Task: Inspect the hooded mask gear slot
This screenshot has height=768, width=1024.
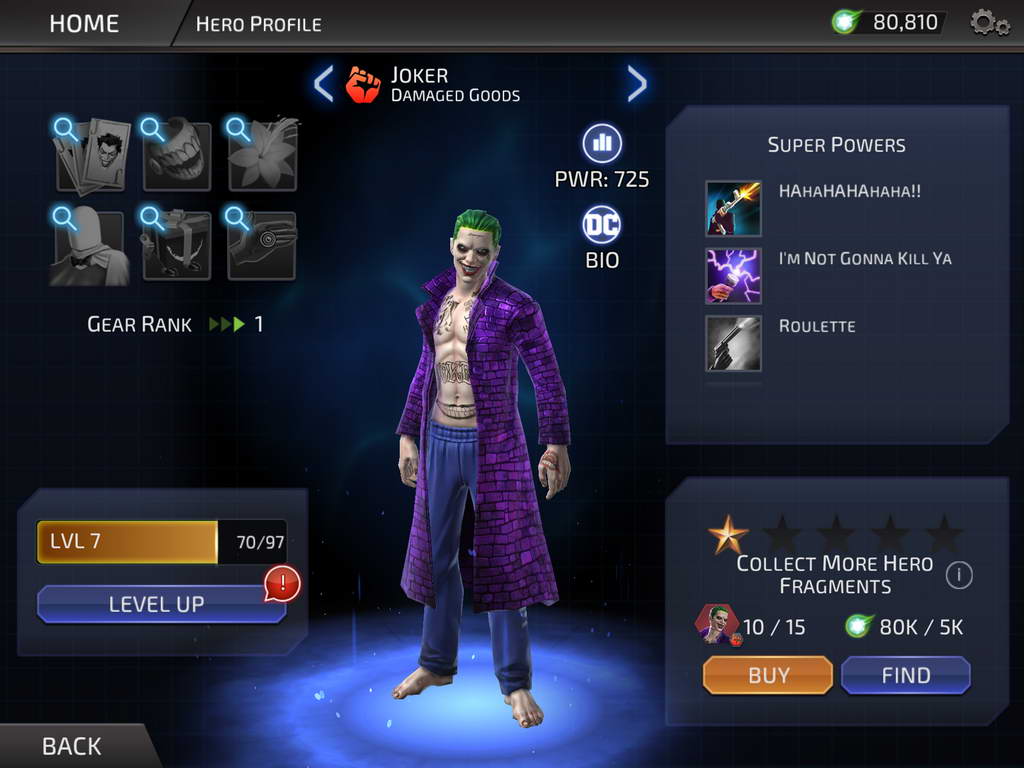Action: click(92, 246)
